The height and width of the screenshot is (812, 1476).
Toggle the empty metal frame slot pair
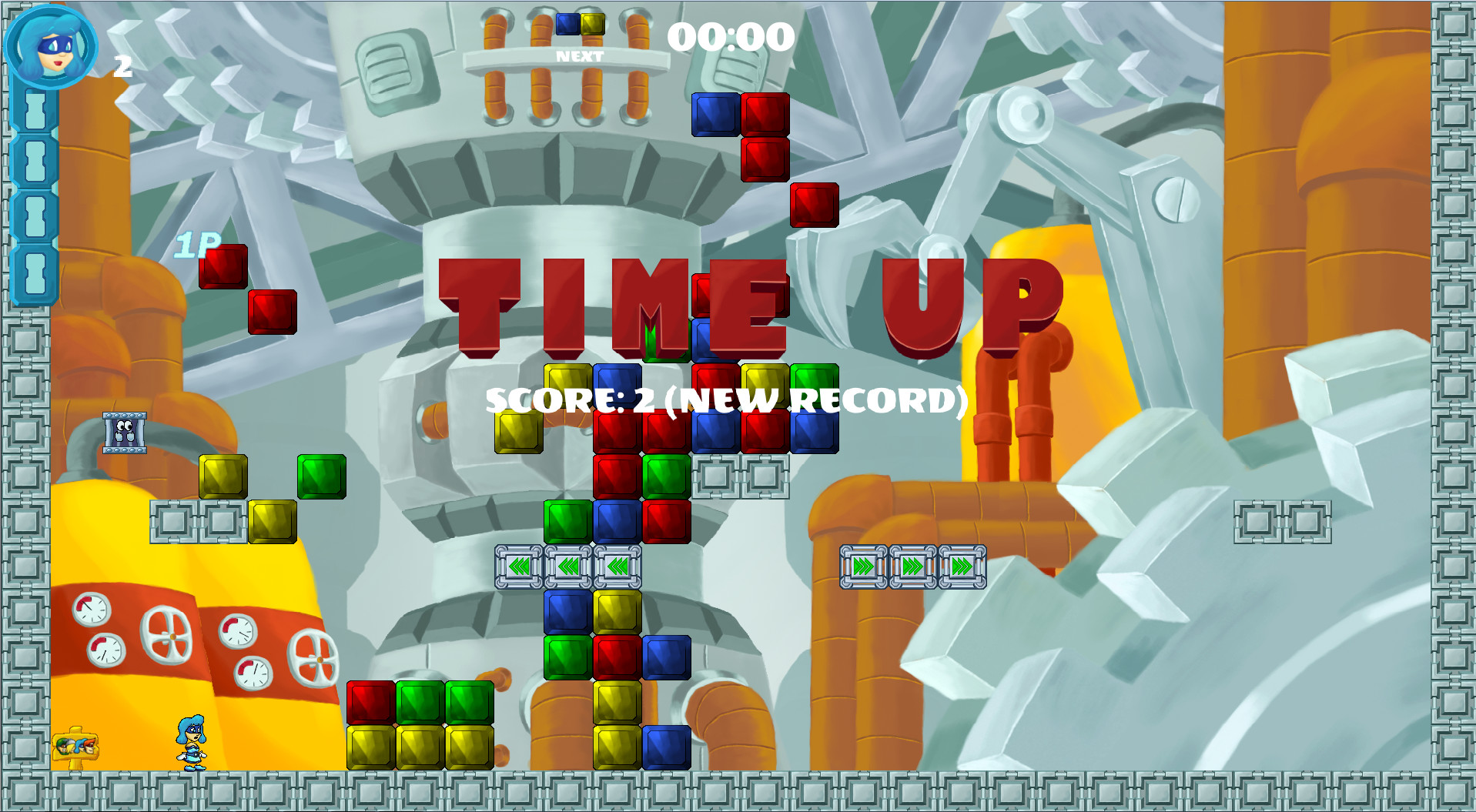741,475
